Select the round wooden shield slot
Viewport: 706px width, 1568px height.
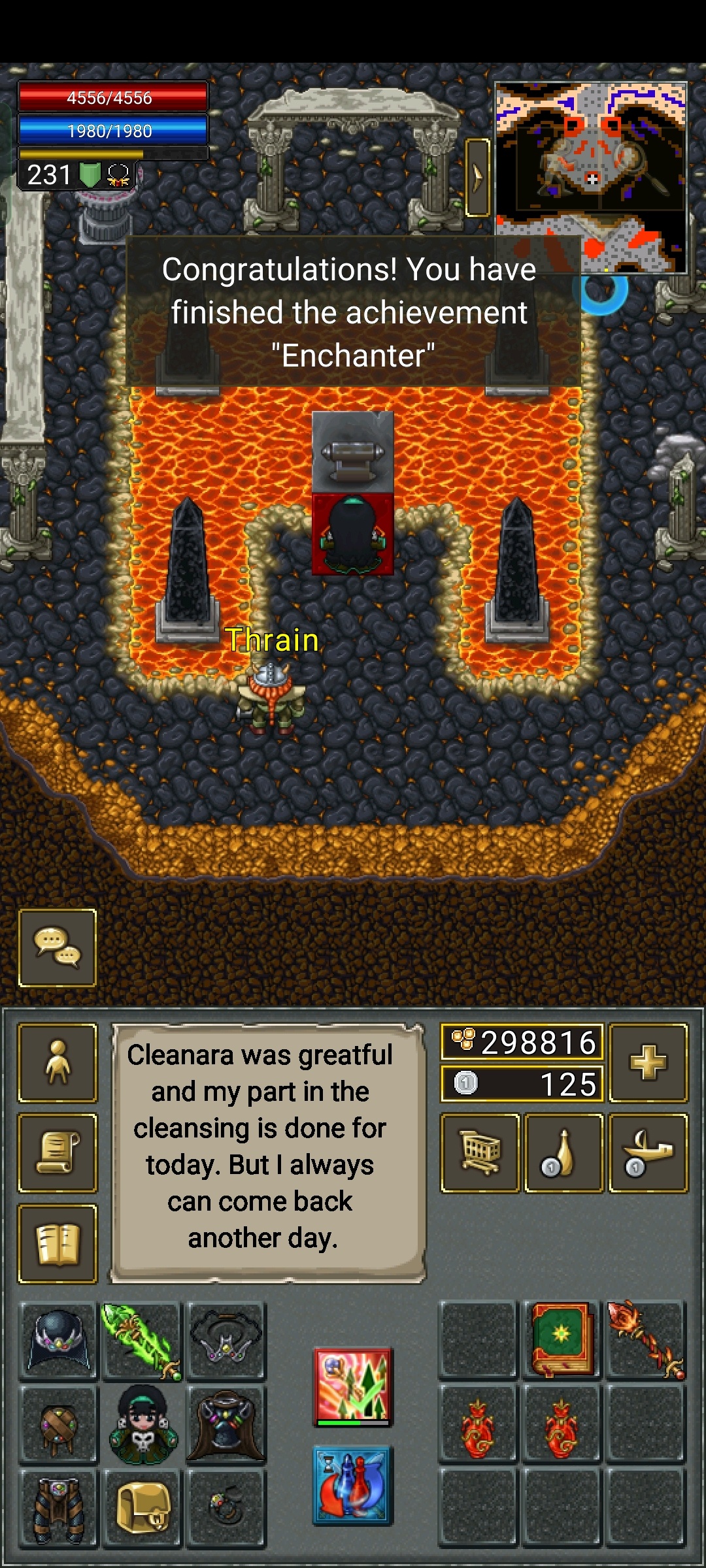point(59,1424)
